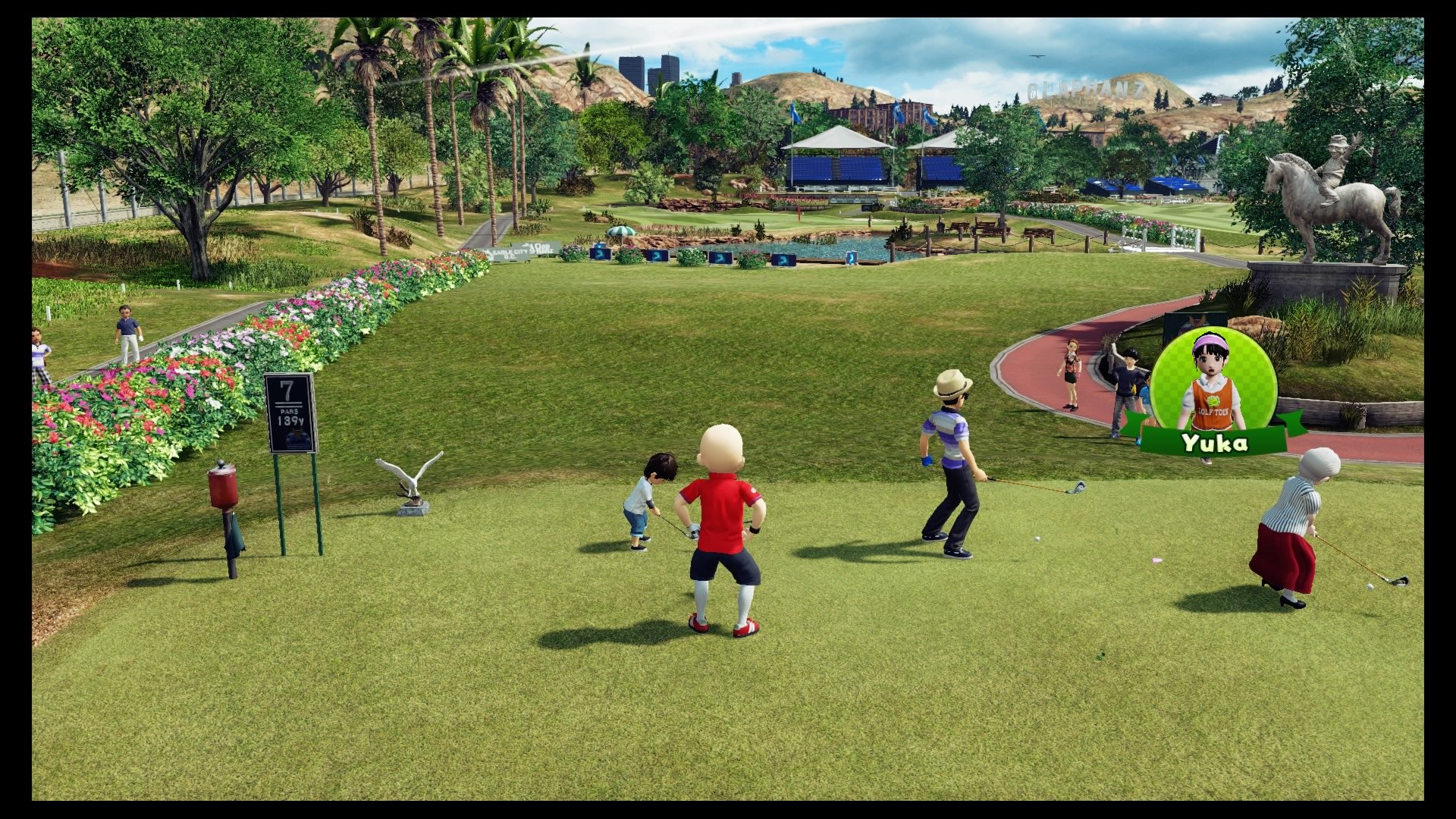Select the white golf ball on the tee
This screenshot has width=1456, height=819.
pyautogui.click(x=1037, y=538)
